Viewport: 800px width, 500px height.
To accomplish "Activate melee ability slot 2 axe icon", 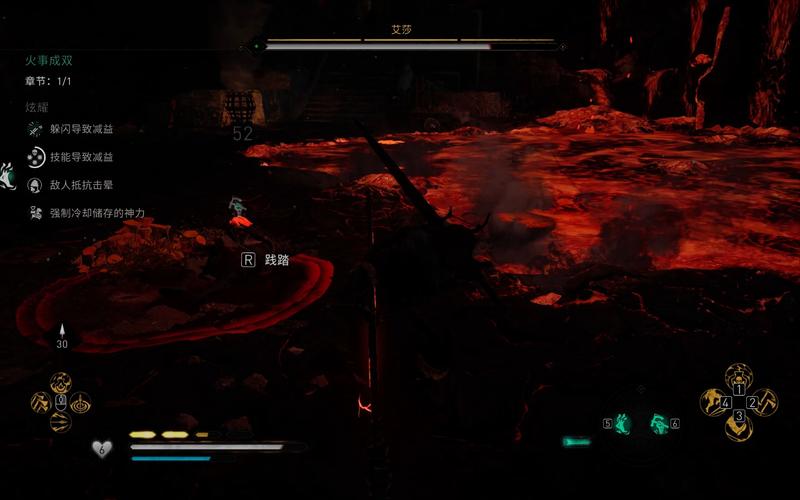I will pyautogui.click(x=764, y=402).
